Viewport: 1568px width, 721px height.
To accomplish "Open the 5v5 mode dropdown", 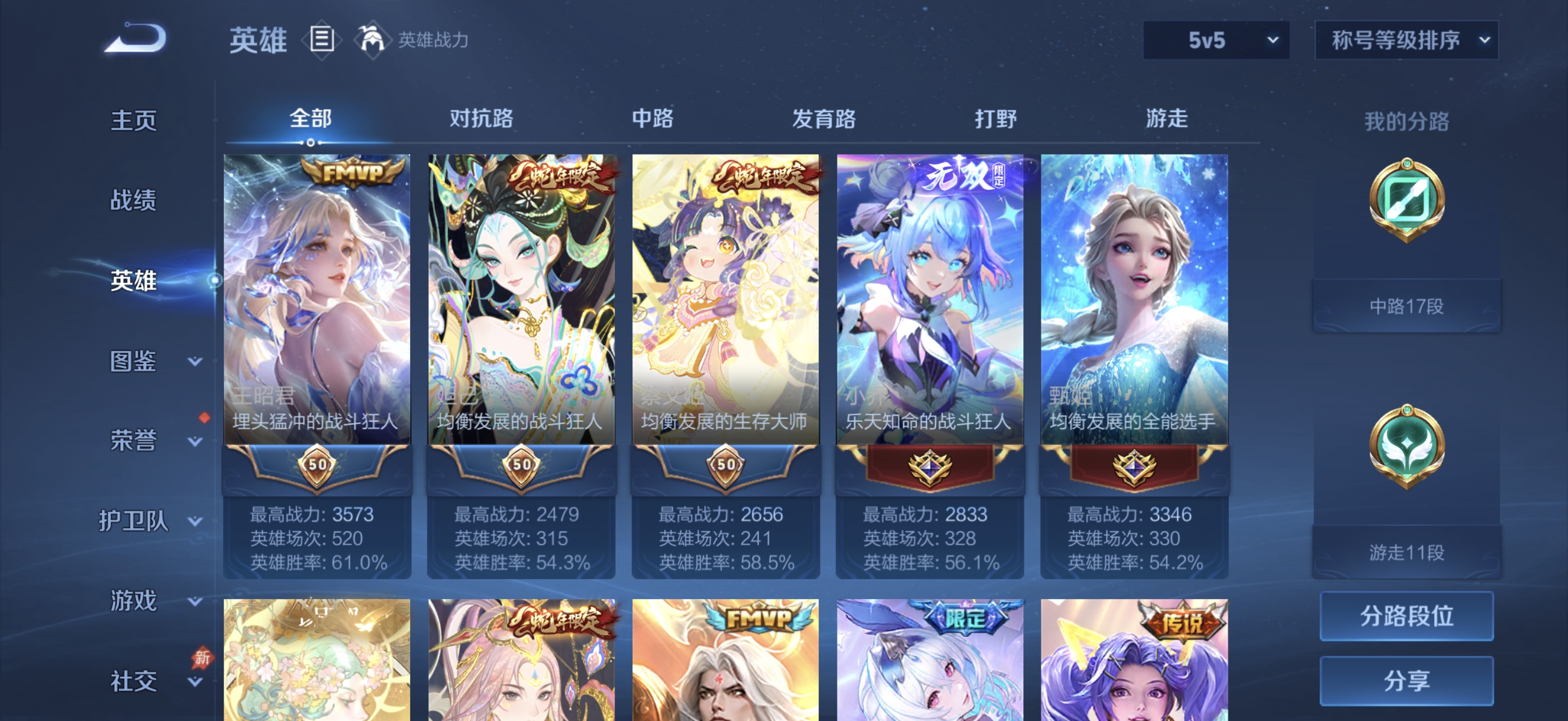I will tap(1216, 41).
